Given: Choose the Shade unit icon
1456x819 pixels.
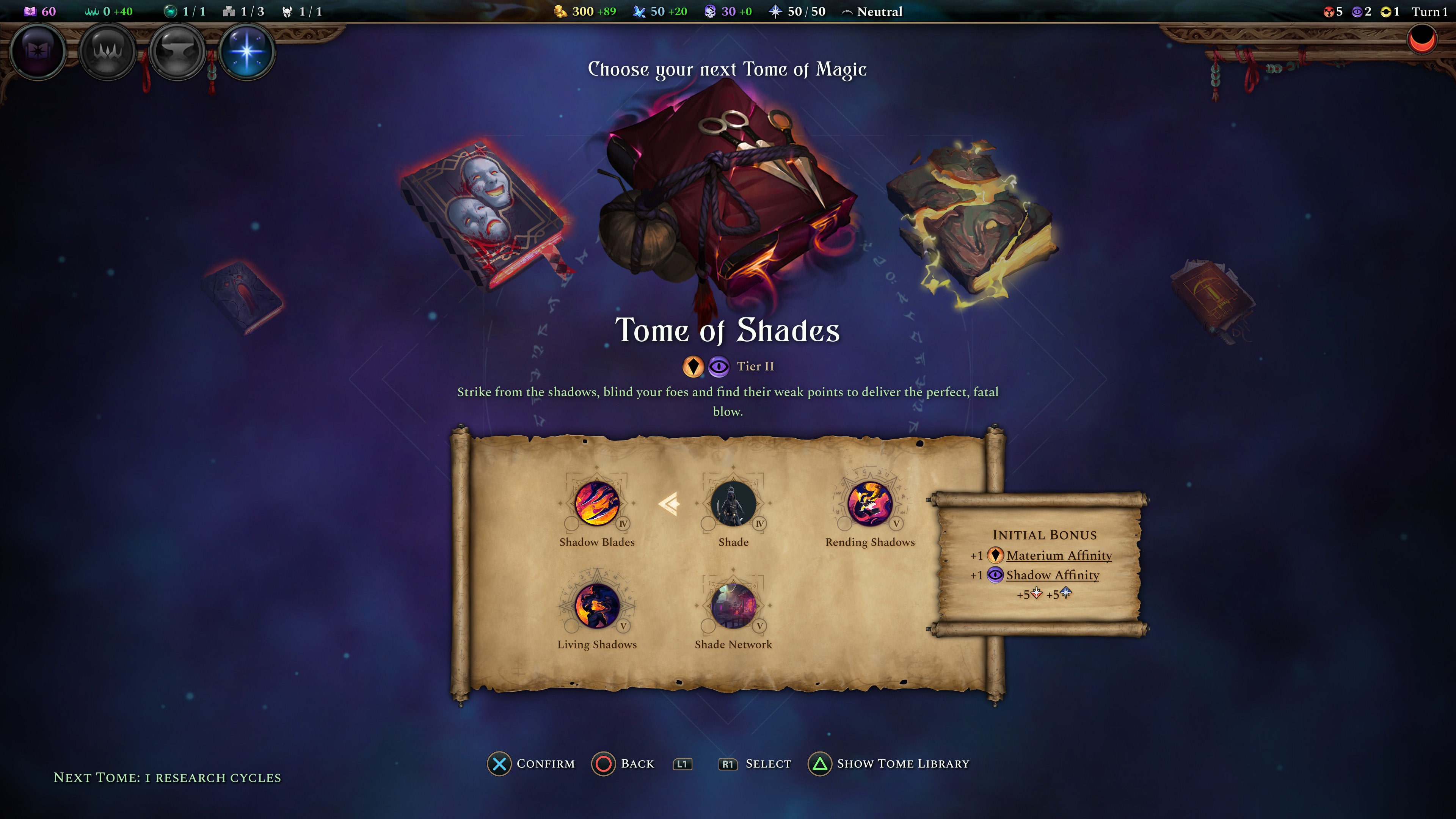Looking at the screenshot, I should 733,503.
